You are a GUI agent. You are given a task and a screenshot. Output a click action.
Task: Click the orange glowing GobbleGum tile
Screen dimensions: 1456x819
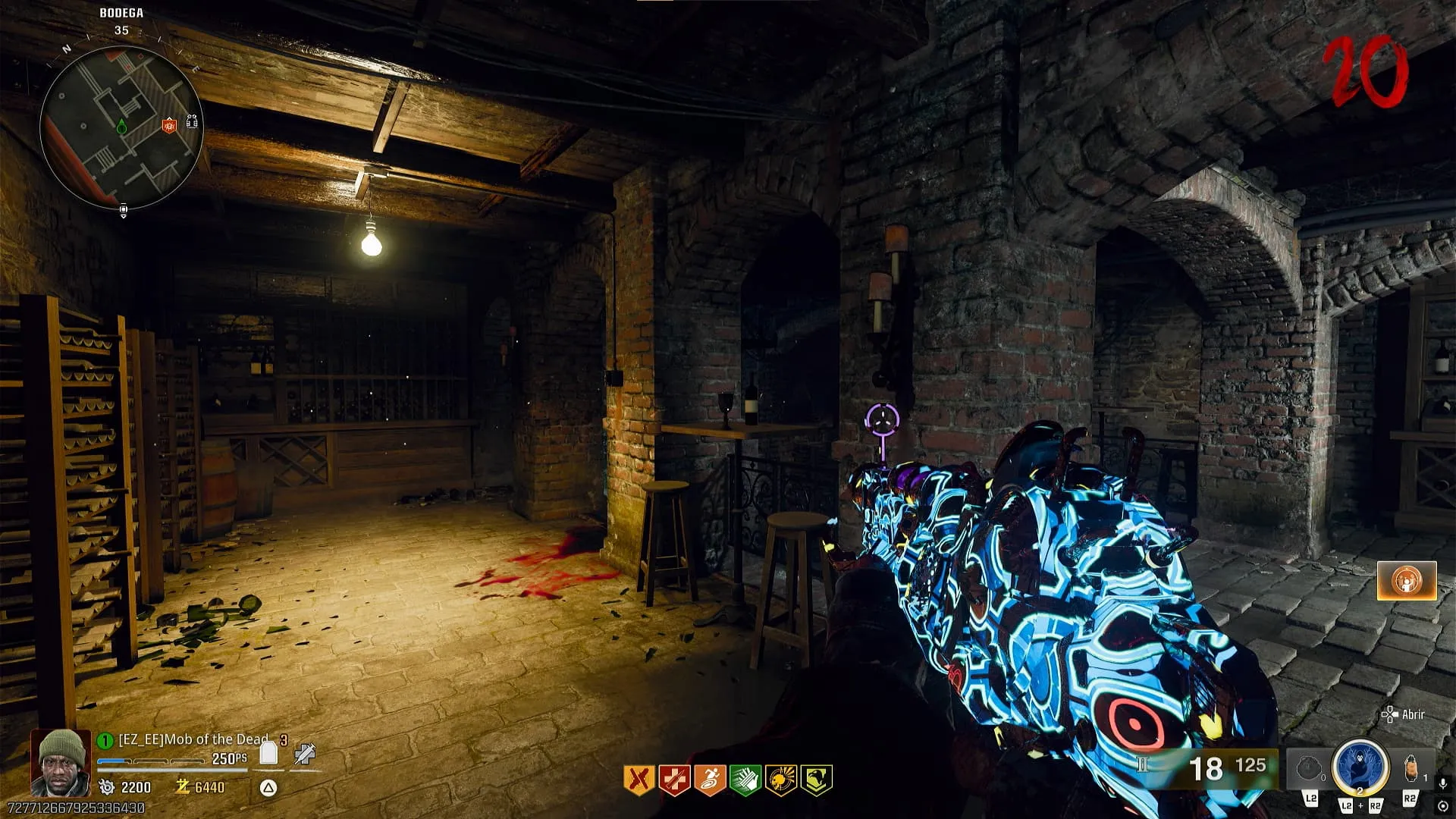click(x=1407, y=581)
